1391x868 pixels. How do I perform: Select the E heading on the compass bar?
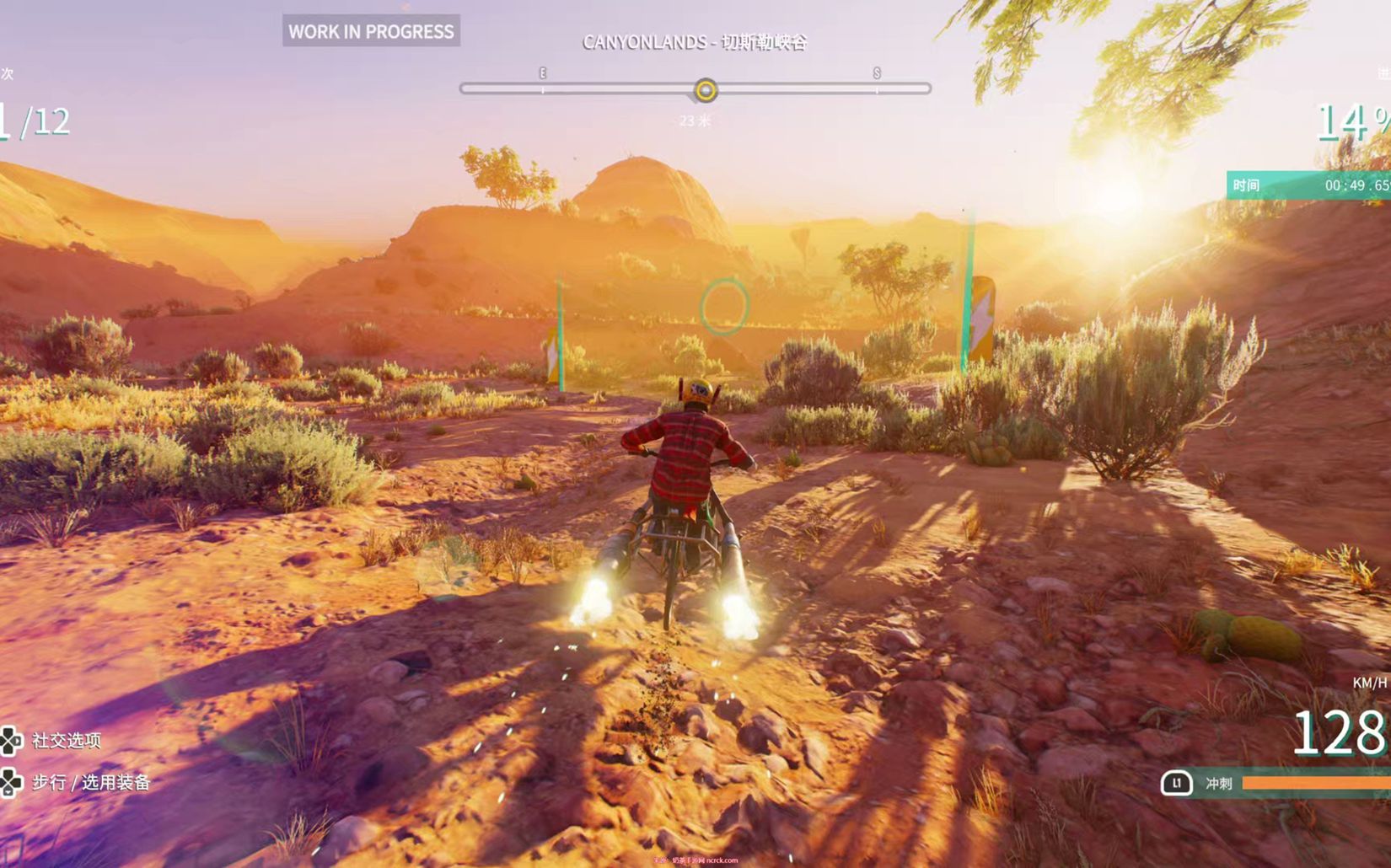coord(543,74)
